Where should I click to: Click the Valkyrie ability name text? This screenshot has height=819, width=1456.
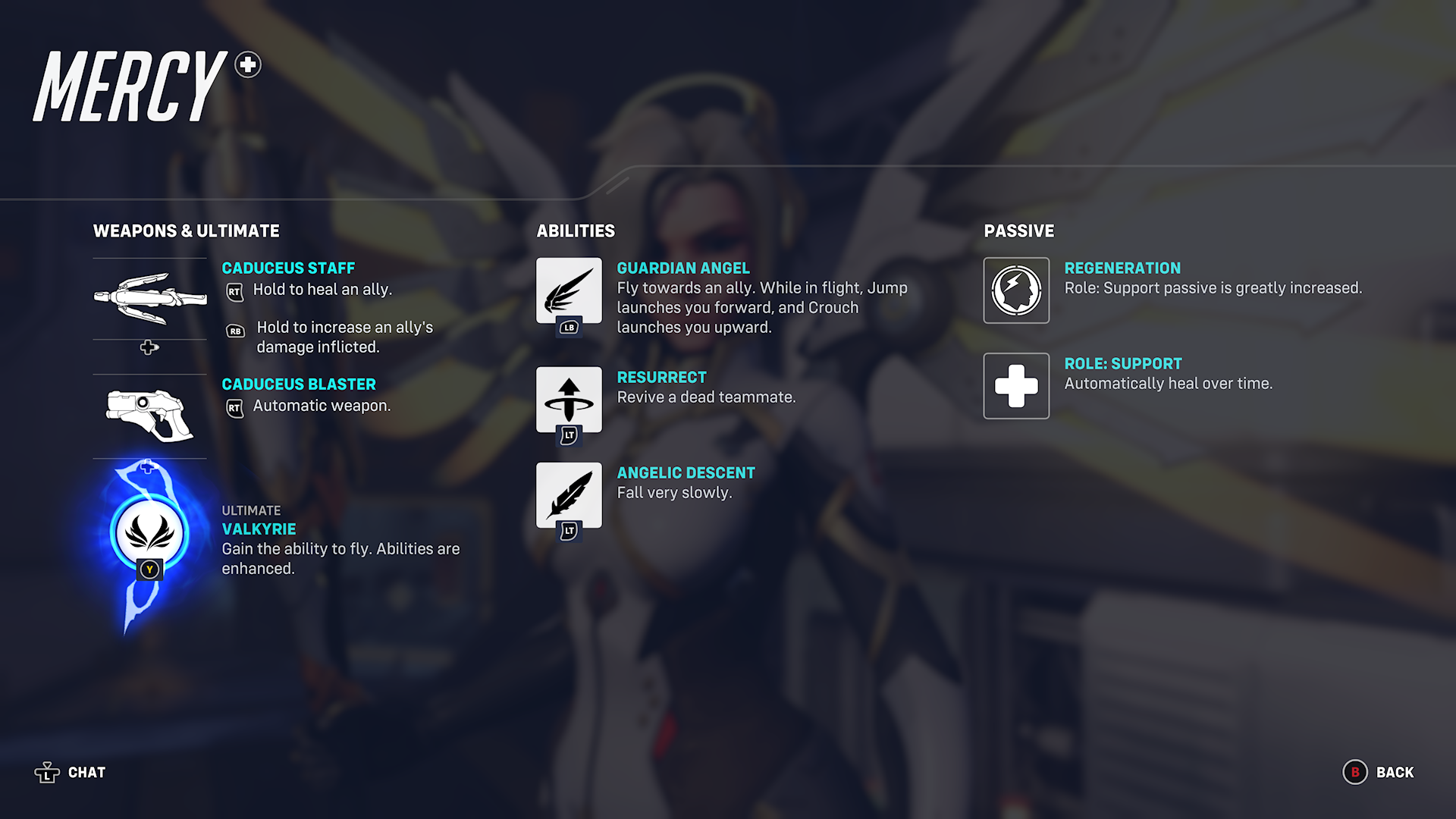[259, 529]
